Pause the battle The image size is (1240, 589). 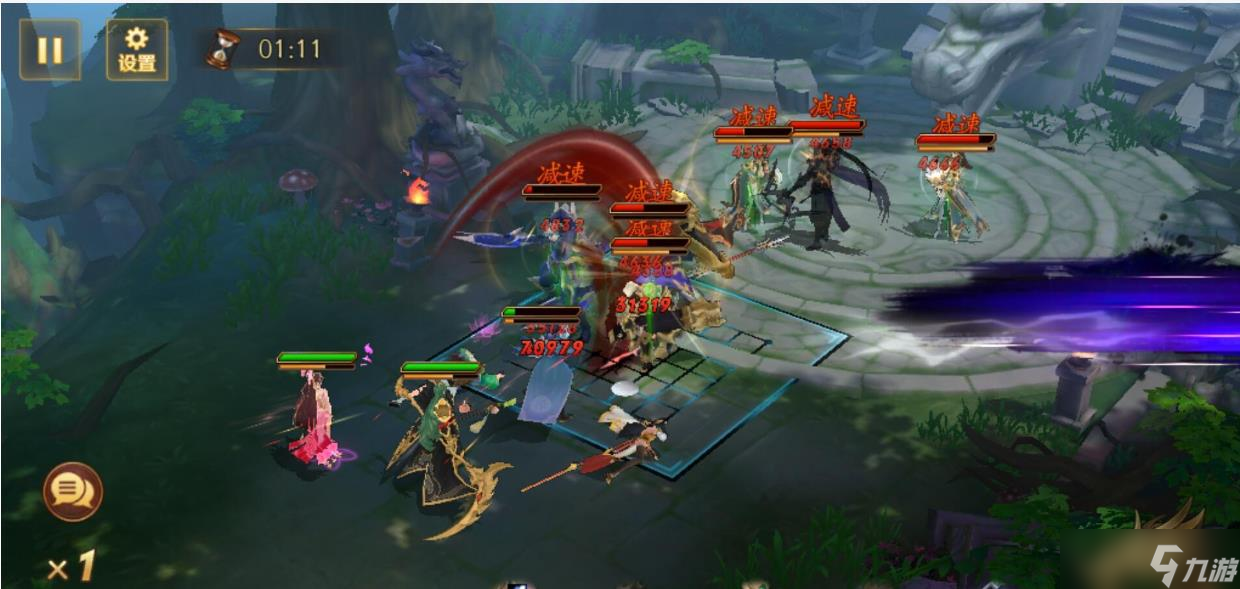pos(49,50)
